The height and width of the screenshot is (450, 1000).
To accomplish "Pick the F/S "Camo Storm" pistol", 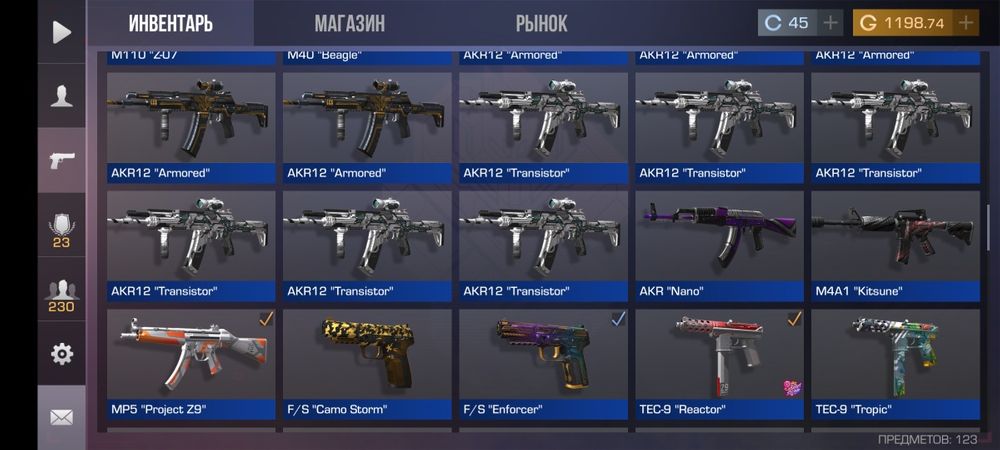I will [367, 363].
